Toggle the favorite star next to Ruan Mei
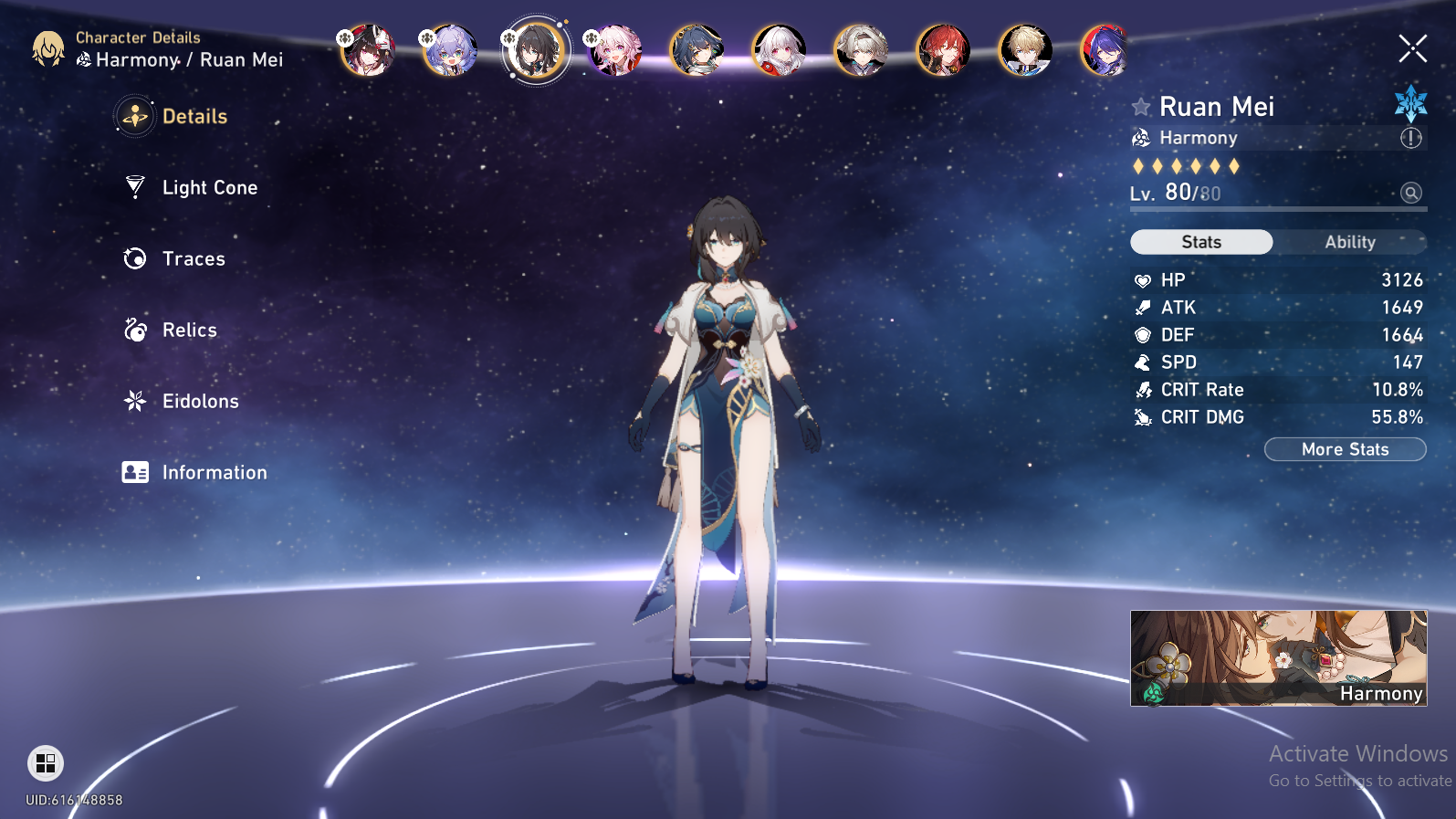 [1140, 107]
